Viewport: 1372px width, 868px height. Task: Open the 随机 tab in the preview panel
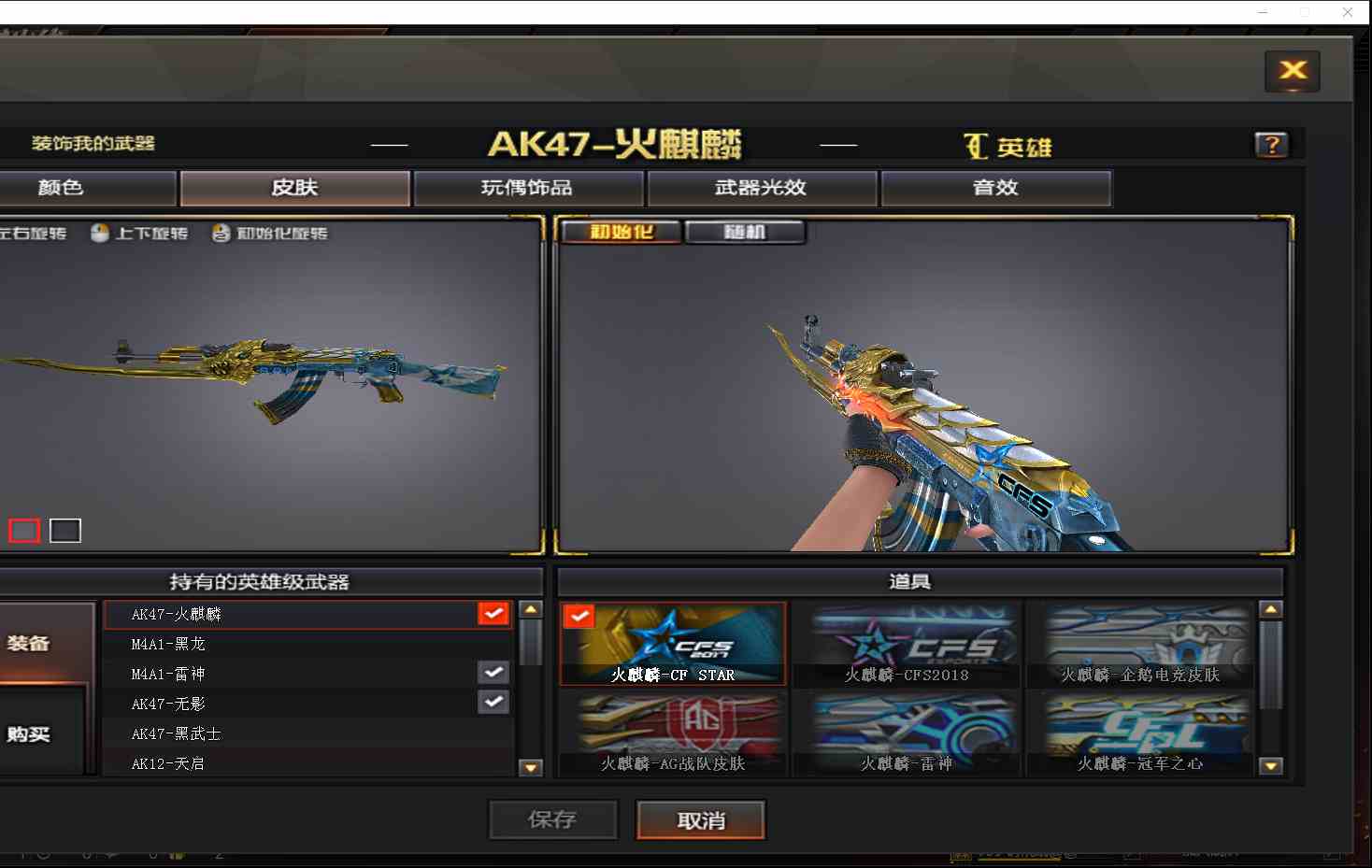tap(745, 231)
